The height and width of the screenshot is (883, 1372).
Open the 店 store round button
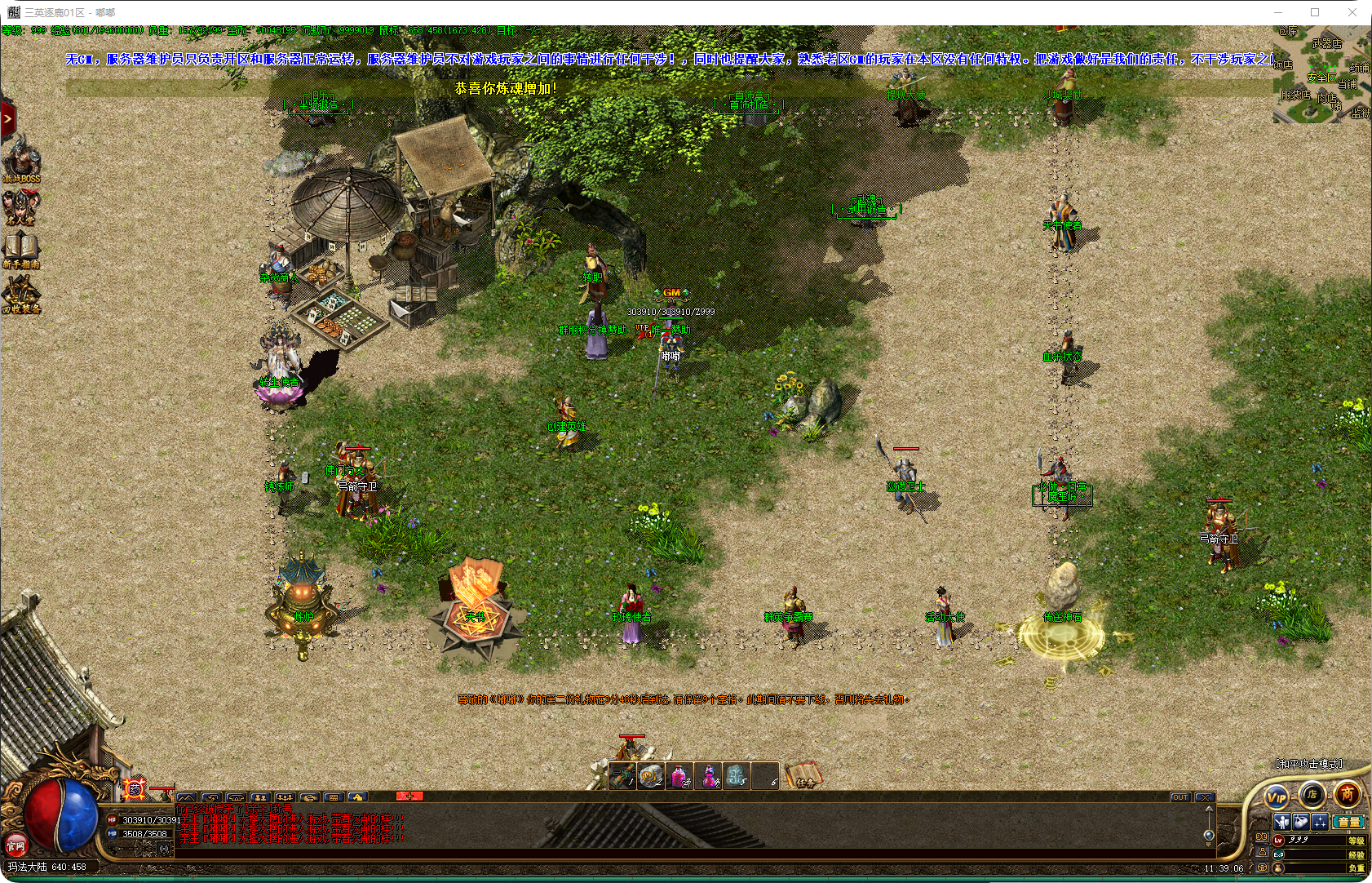1312,794
